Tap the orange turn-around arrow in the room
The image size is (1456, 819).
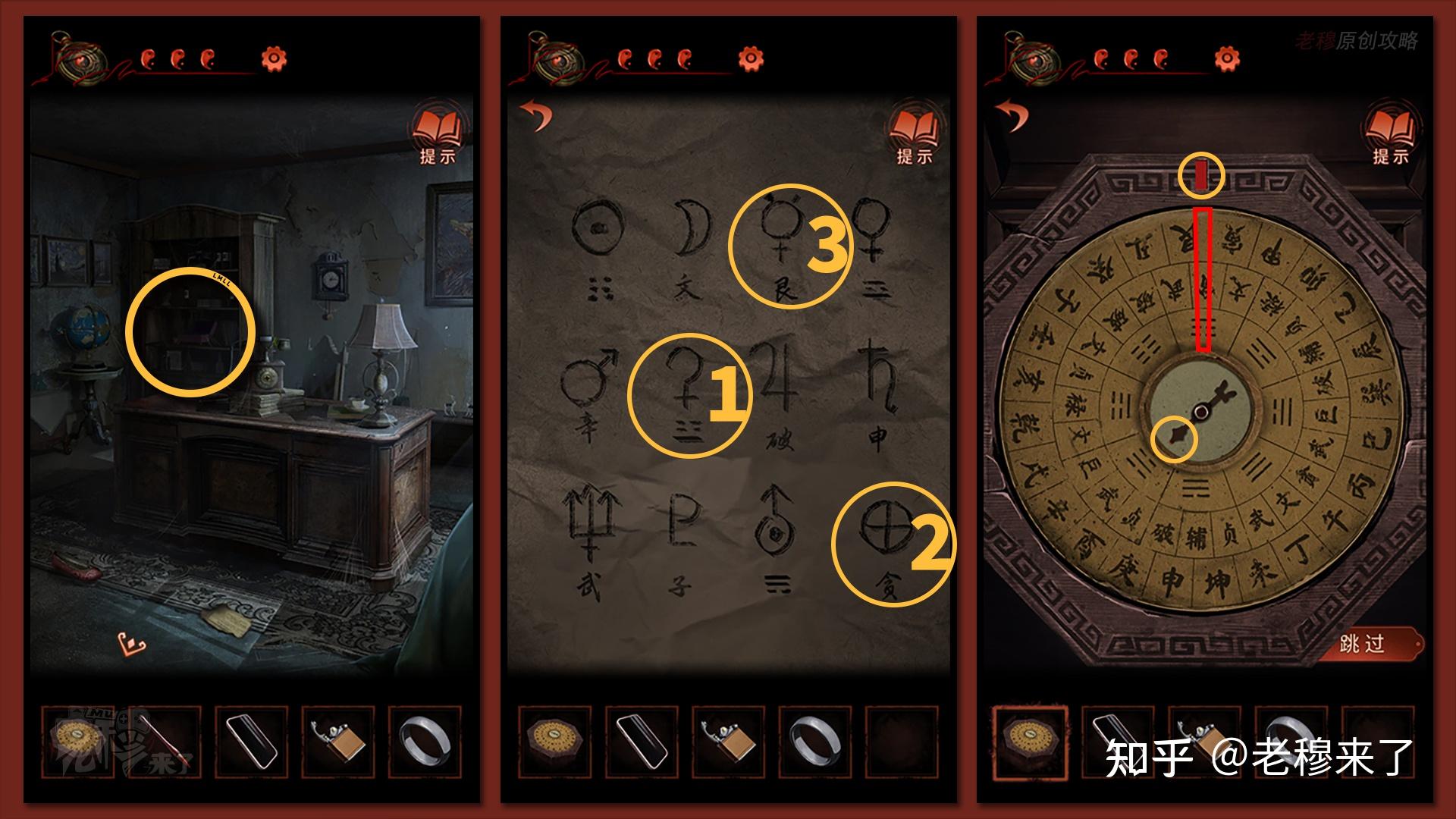pyautogui.click(x=132, y=645)
